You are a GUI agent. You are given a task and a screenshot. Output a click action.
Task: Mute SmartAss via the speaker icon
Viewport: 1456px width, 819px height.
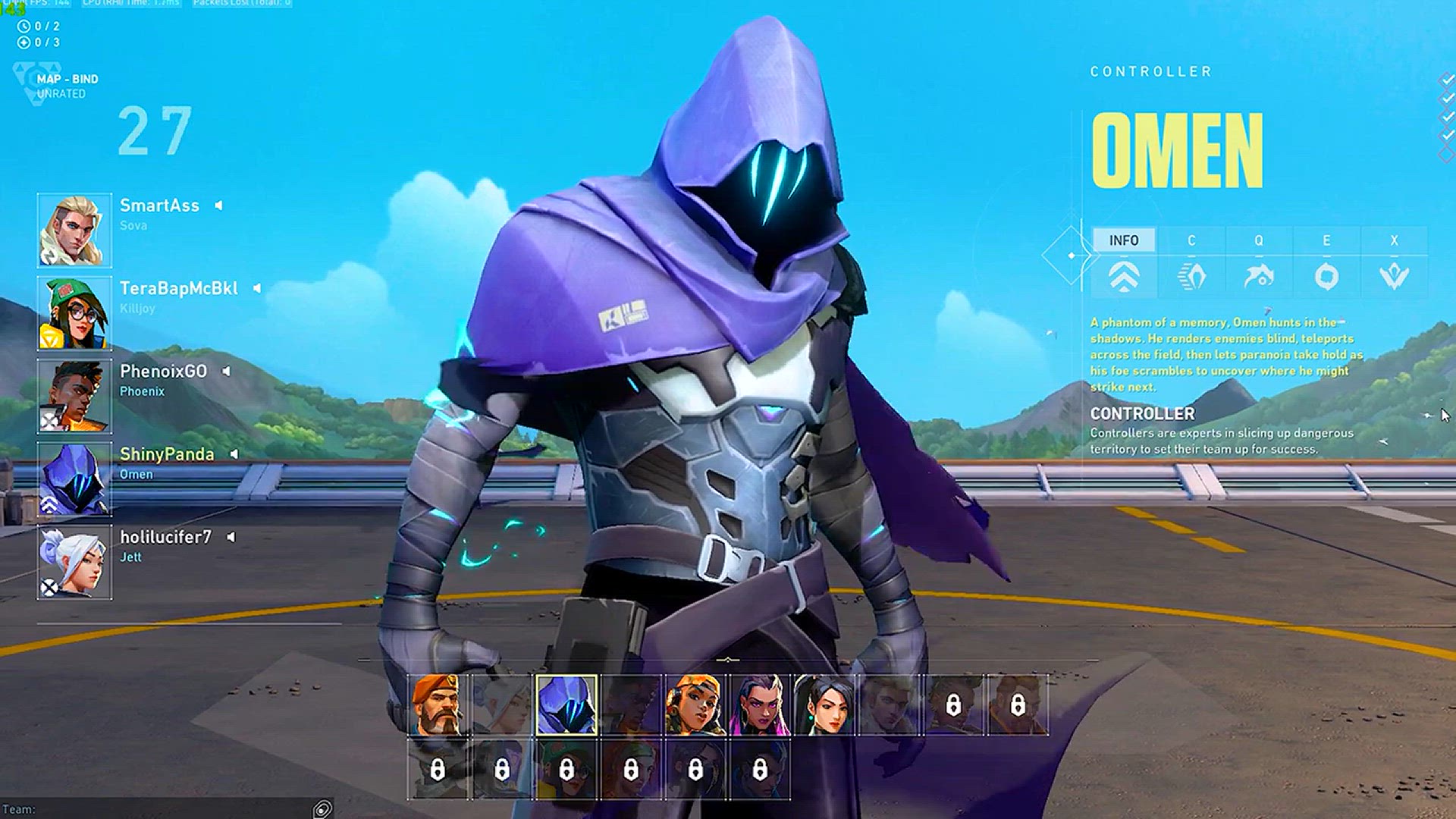(x=218, y=206)
